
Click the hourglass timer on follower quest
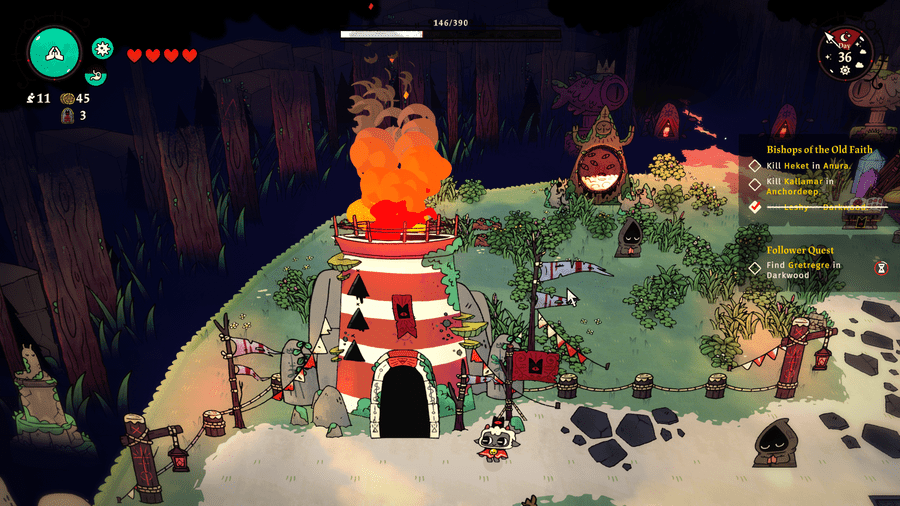tap(881, 267)
